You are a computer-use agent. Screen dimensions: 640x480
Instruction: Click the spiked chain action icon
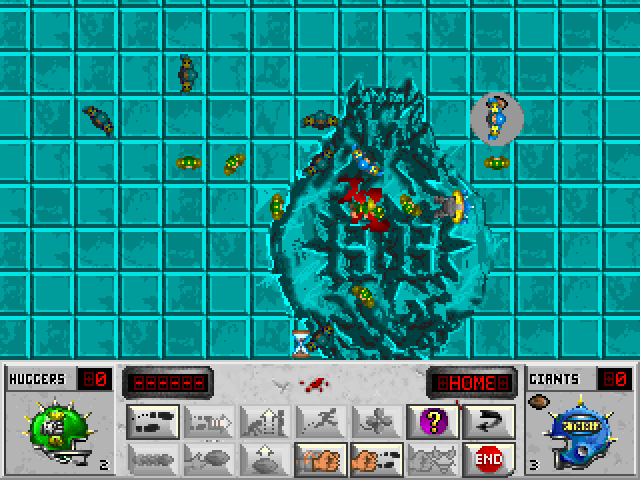152,459
